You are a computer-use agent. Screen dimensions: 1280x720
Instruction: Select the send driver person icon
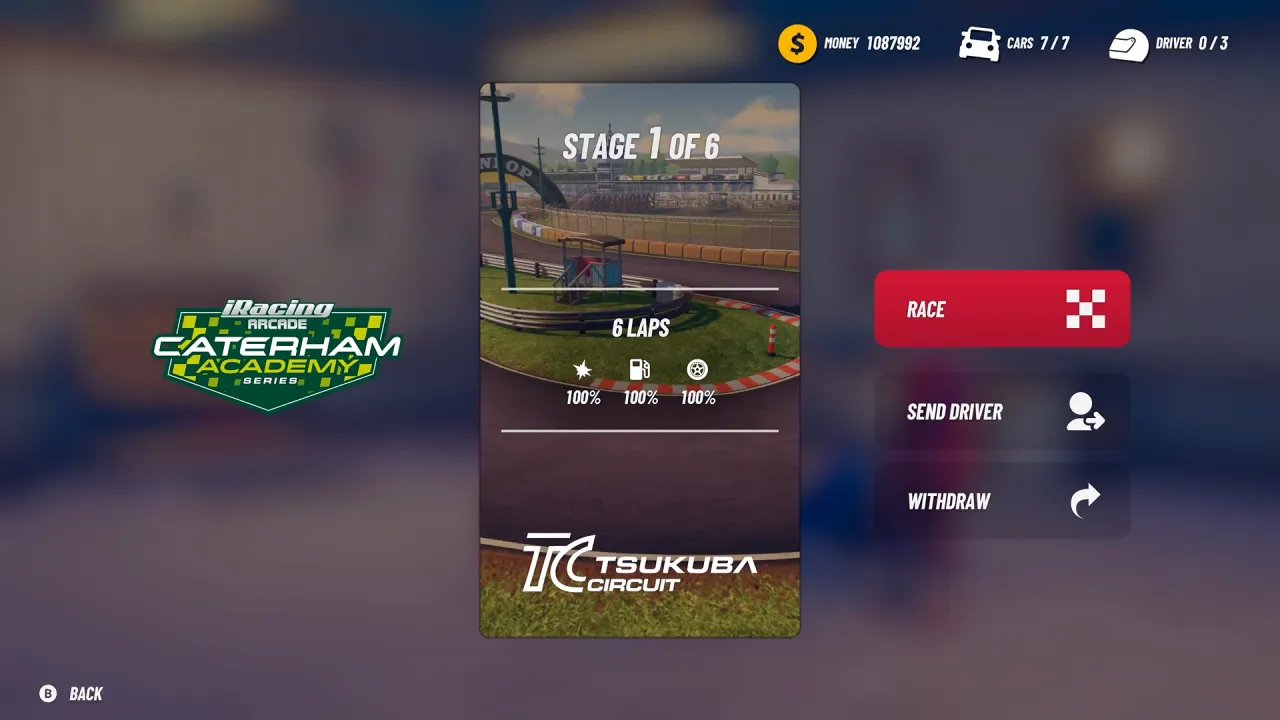(1085, 411)
